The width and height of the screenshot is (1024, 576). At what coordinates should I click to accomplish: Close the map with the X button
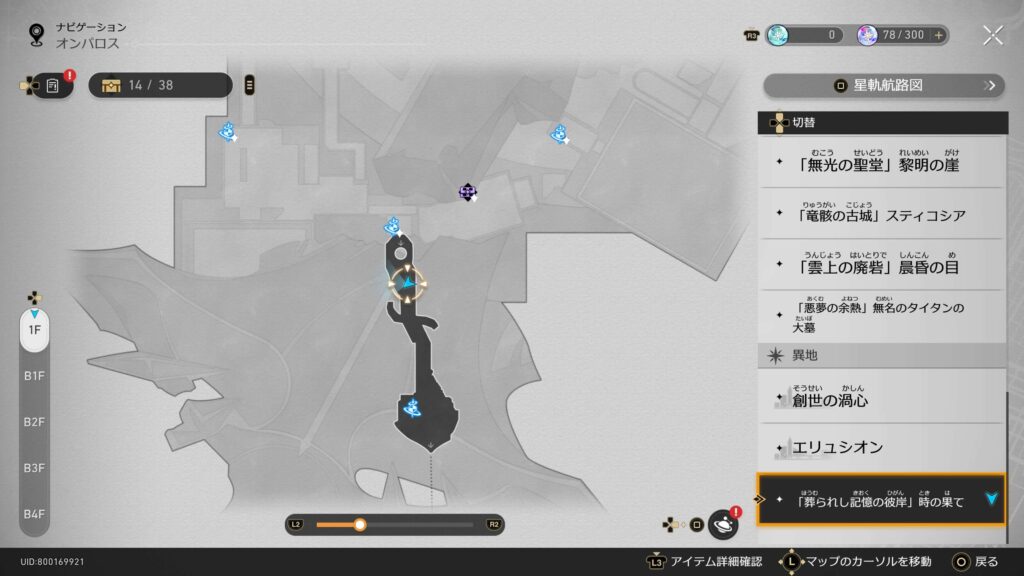(992, 35)
